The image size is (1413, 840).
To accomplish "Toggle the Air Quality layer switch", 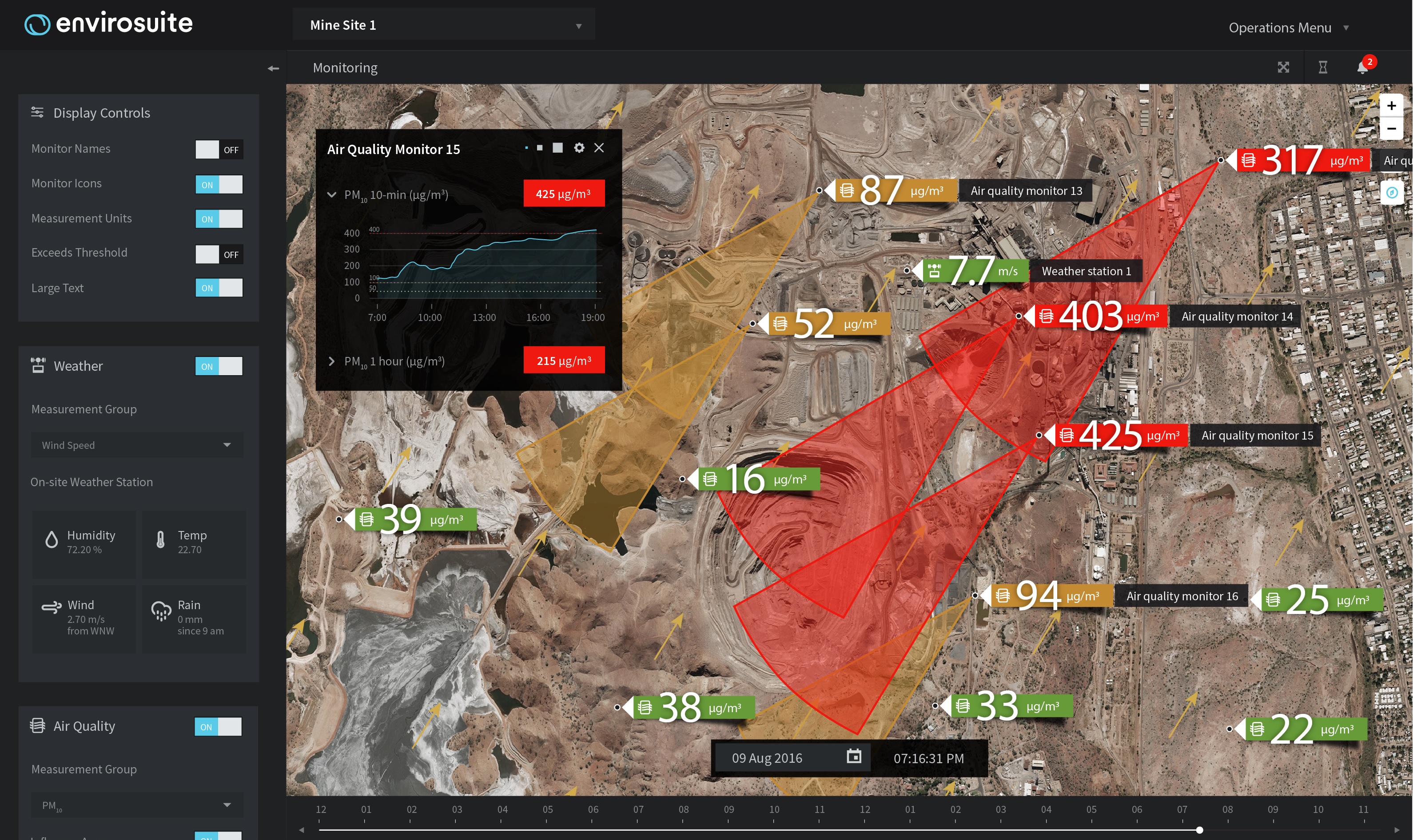I will [218, 727].
